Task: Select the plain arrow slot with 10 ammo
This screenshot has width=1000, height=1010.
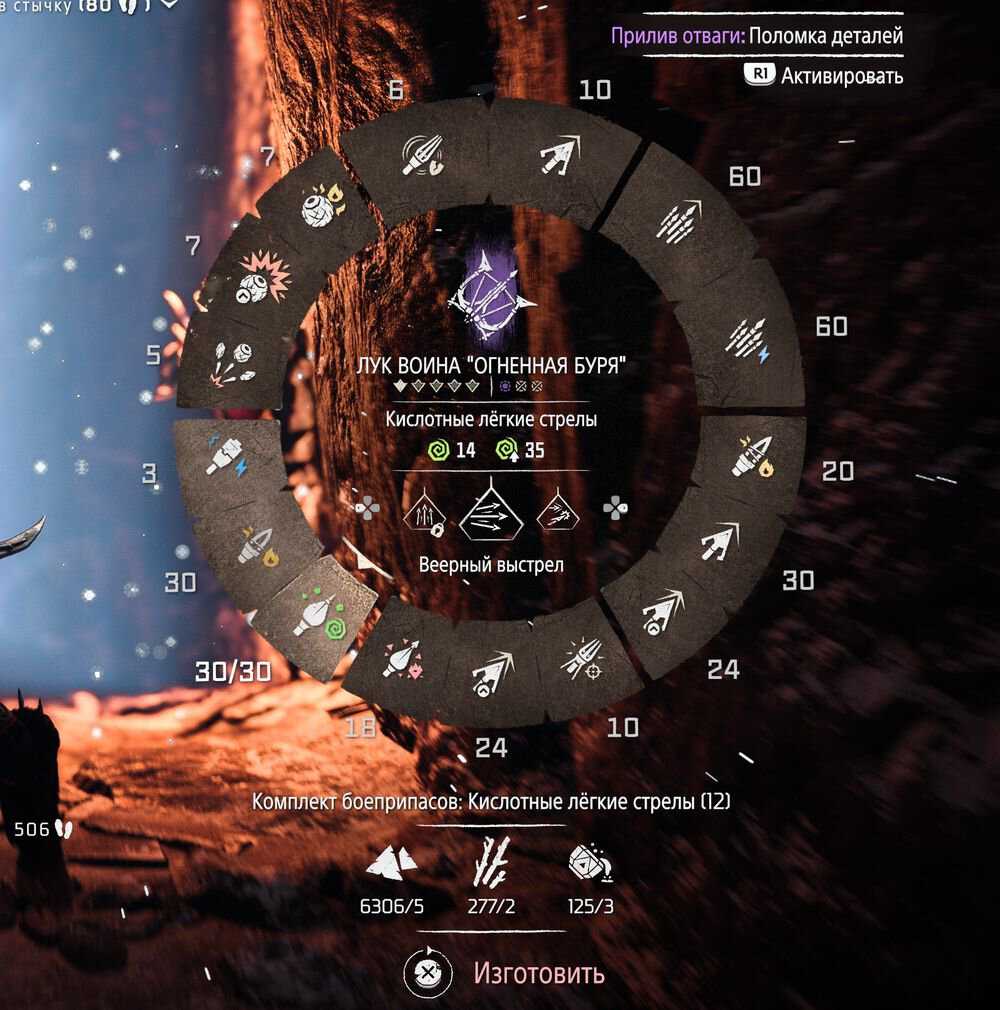Action: point(555,153)
